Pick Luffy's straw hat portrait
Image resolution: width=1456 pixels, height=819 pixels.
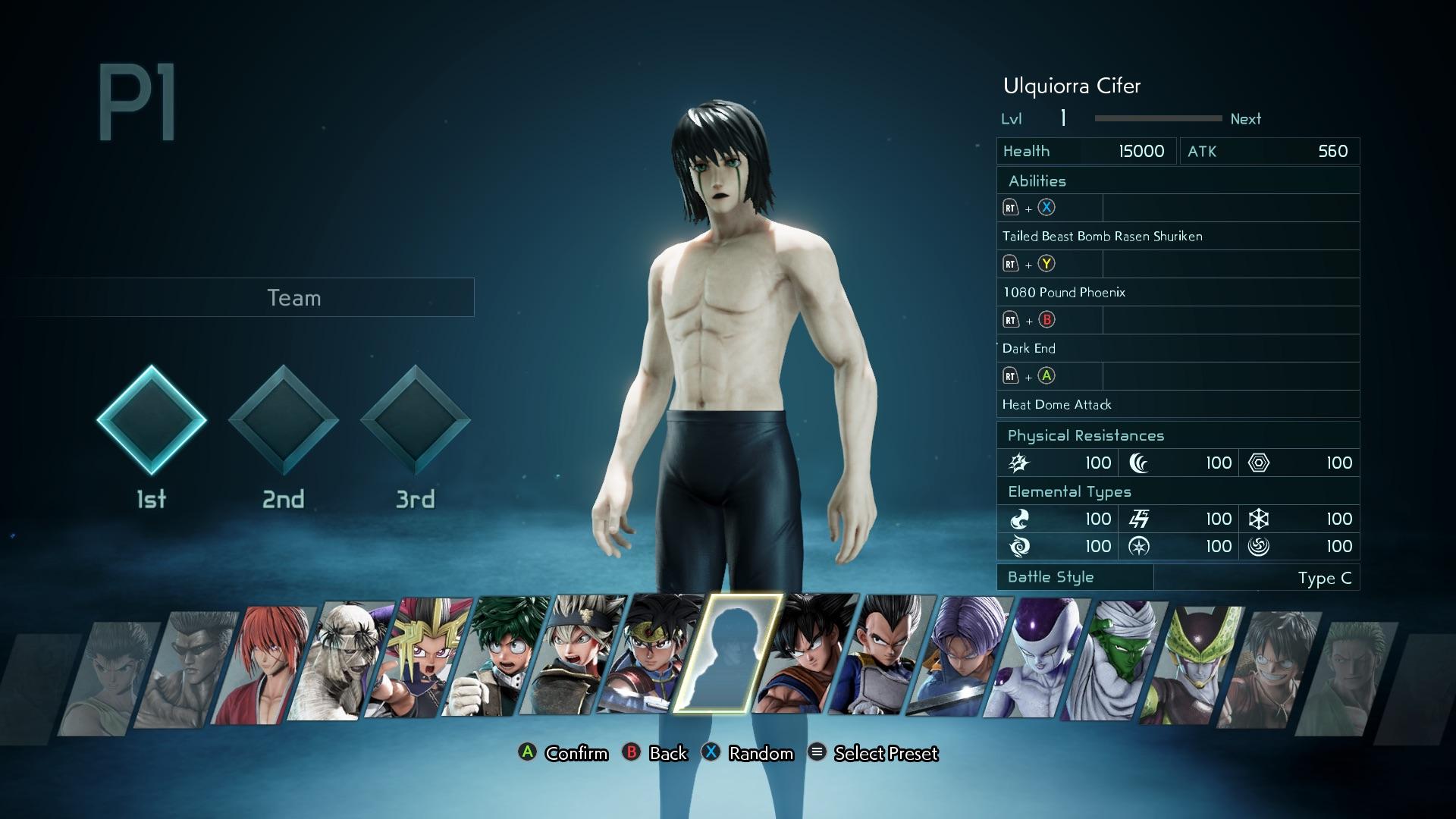[1270, 667]
